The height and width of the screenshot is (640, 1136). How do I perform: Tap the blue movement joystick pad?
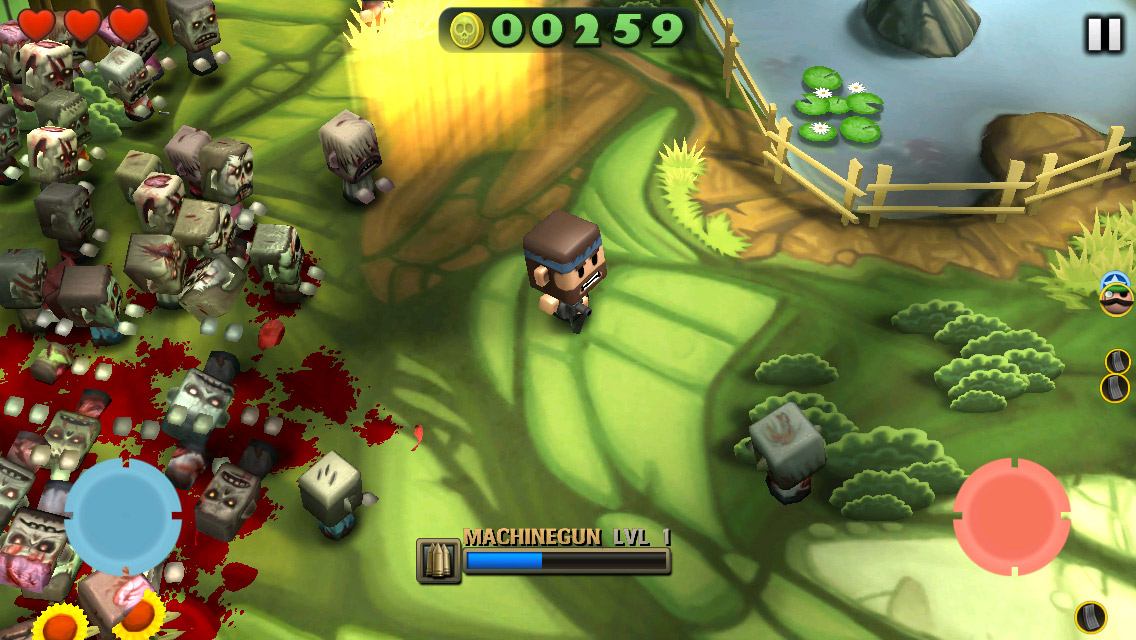point(123,517)
